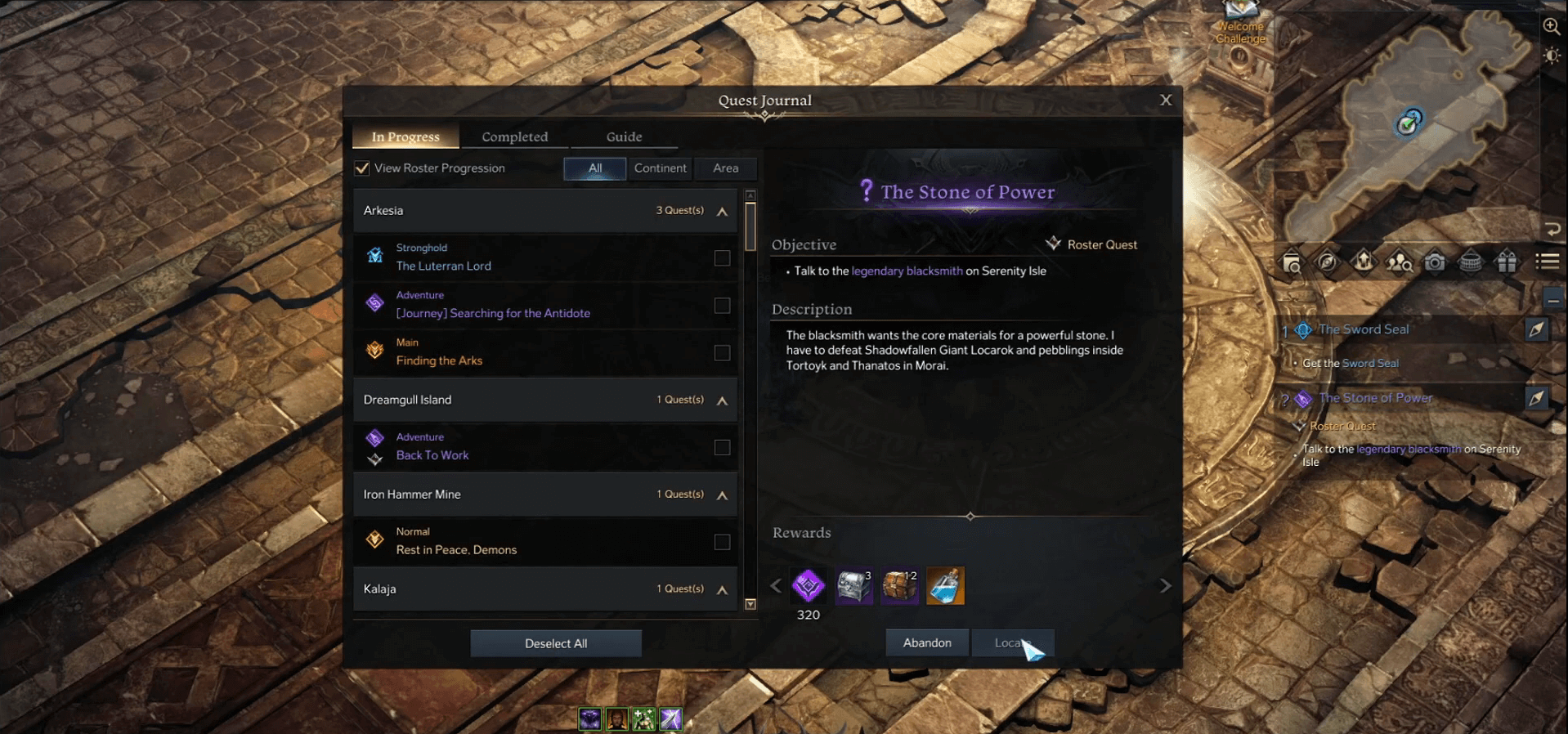Screen dimensions: 1568x734
Task: Open the Guide tab
Action: pos(624,137)
